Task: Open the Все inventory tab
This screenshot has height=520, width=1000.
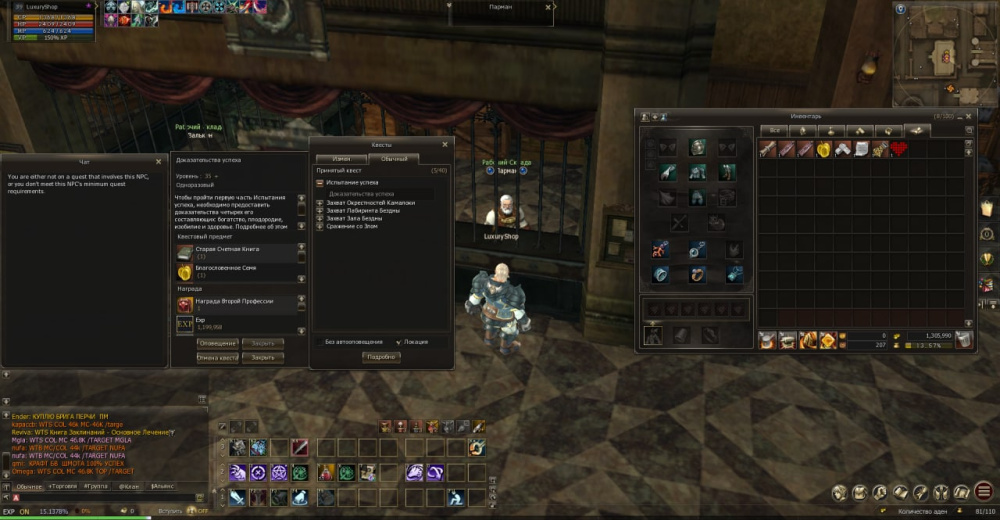Action: (x=773, y=130)
